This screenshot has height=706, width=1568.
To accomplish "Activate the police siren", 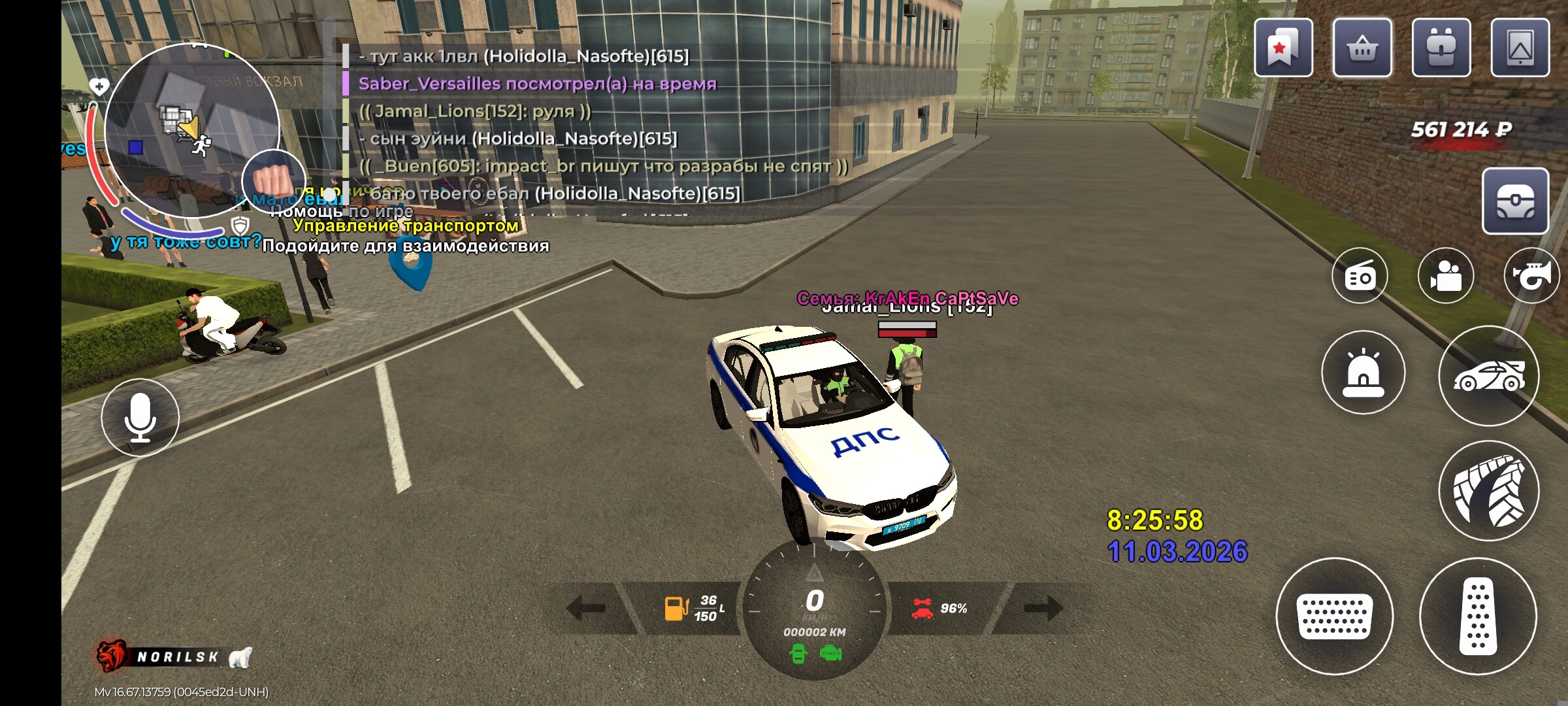I will click(1364, 373).
